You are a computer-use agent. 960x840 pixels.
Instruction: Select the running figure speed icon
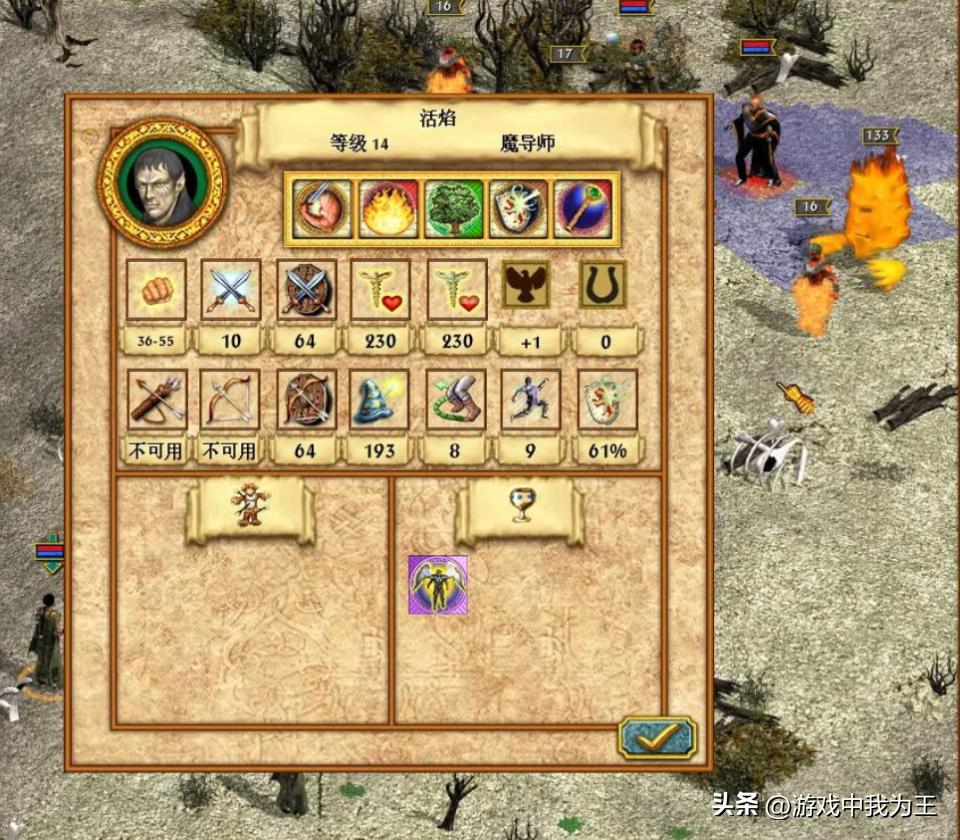pyautogui.click(x=530, y=400)
